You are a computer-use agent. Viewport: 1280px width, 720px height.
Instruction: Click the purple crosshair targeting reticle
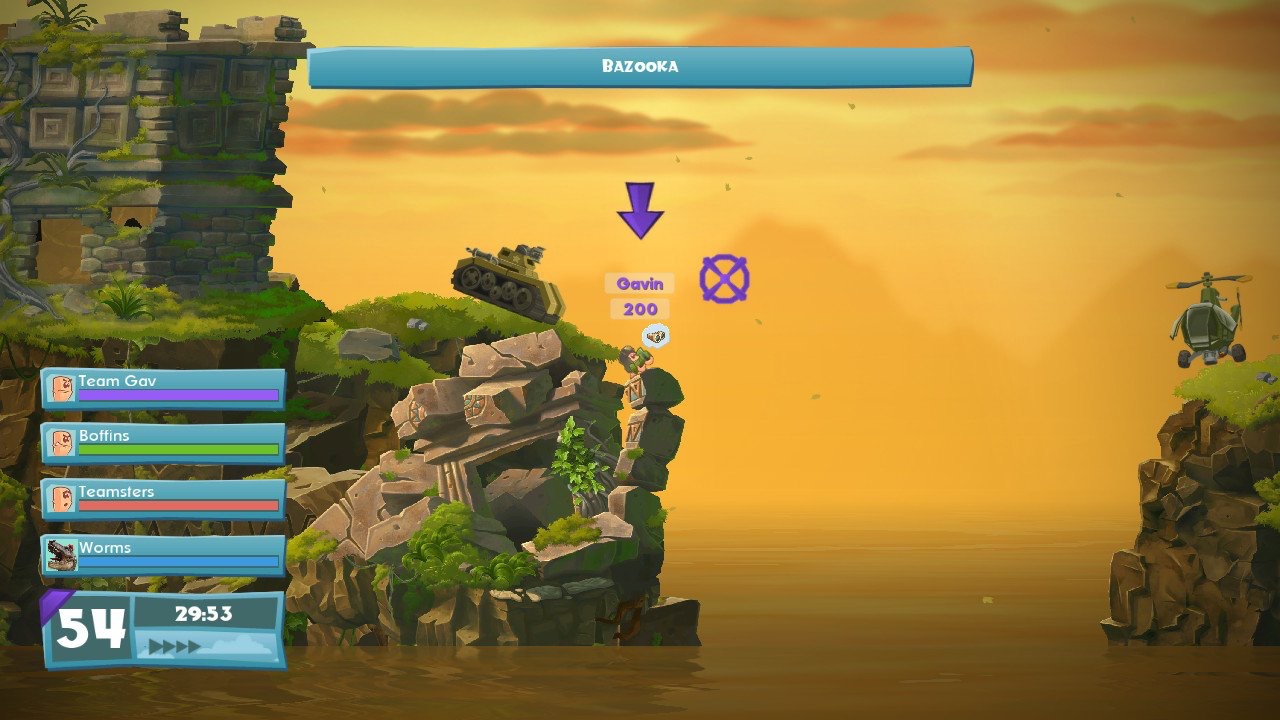tap(724, 277)
